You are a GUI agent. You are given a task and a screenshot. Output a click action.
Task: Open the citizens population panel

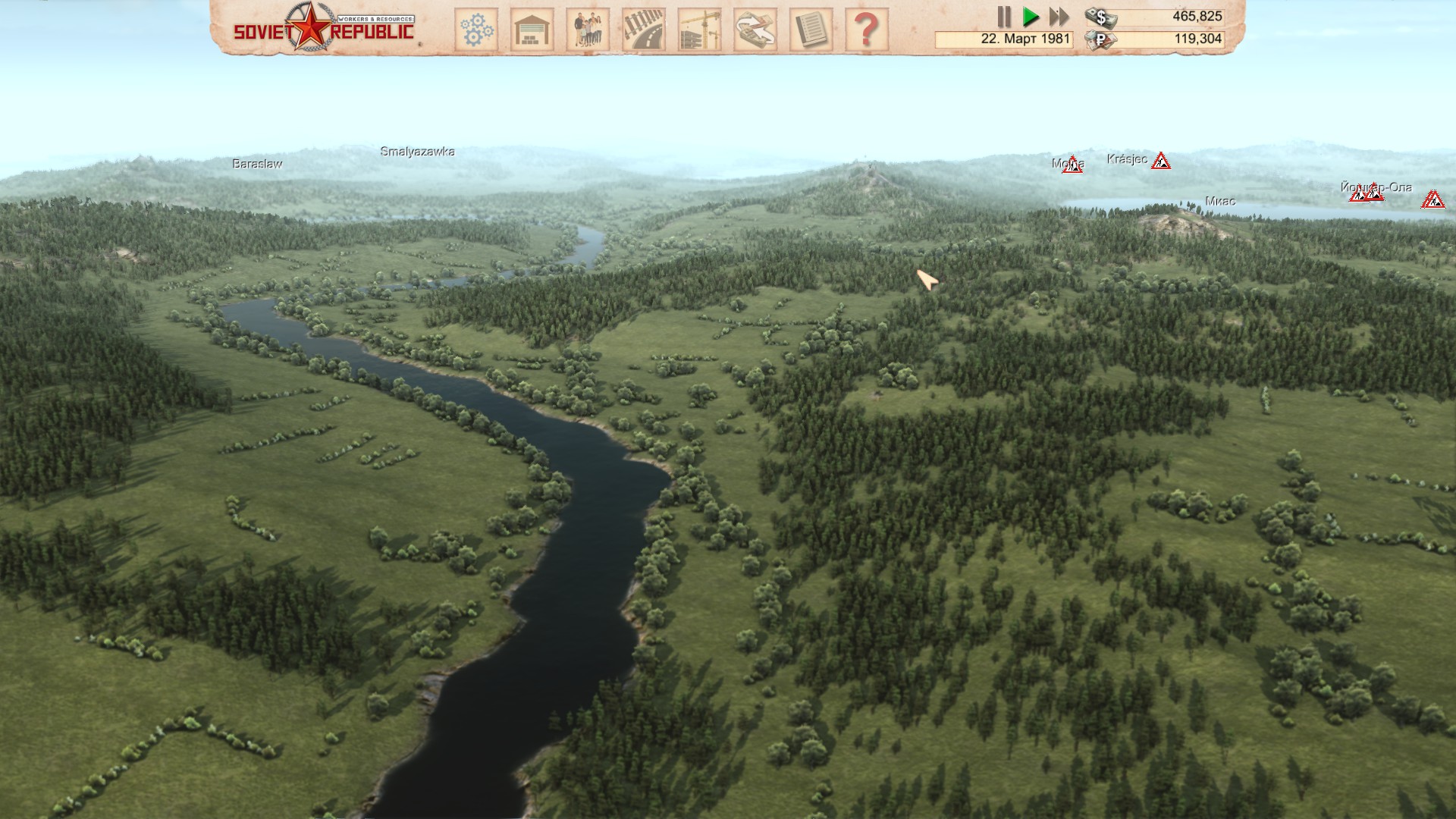click(588, 30)
